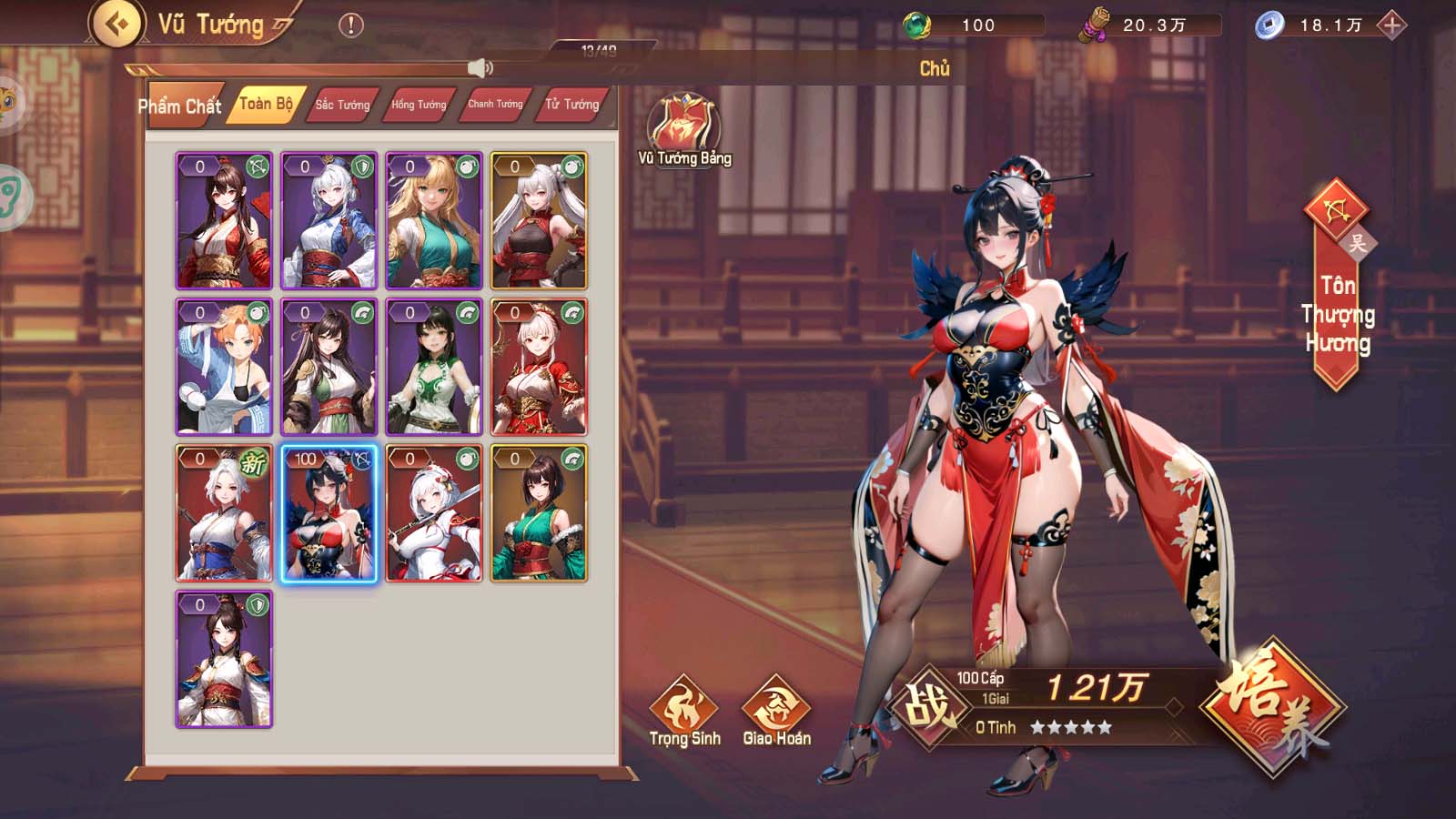Switch to the Toàn Bộ tab
This screenshot has height=819, width=1456.
point(266,105)
